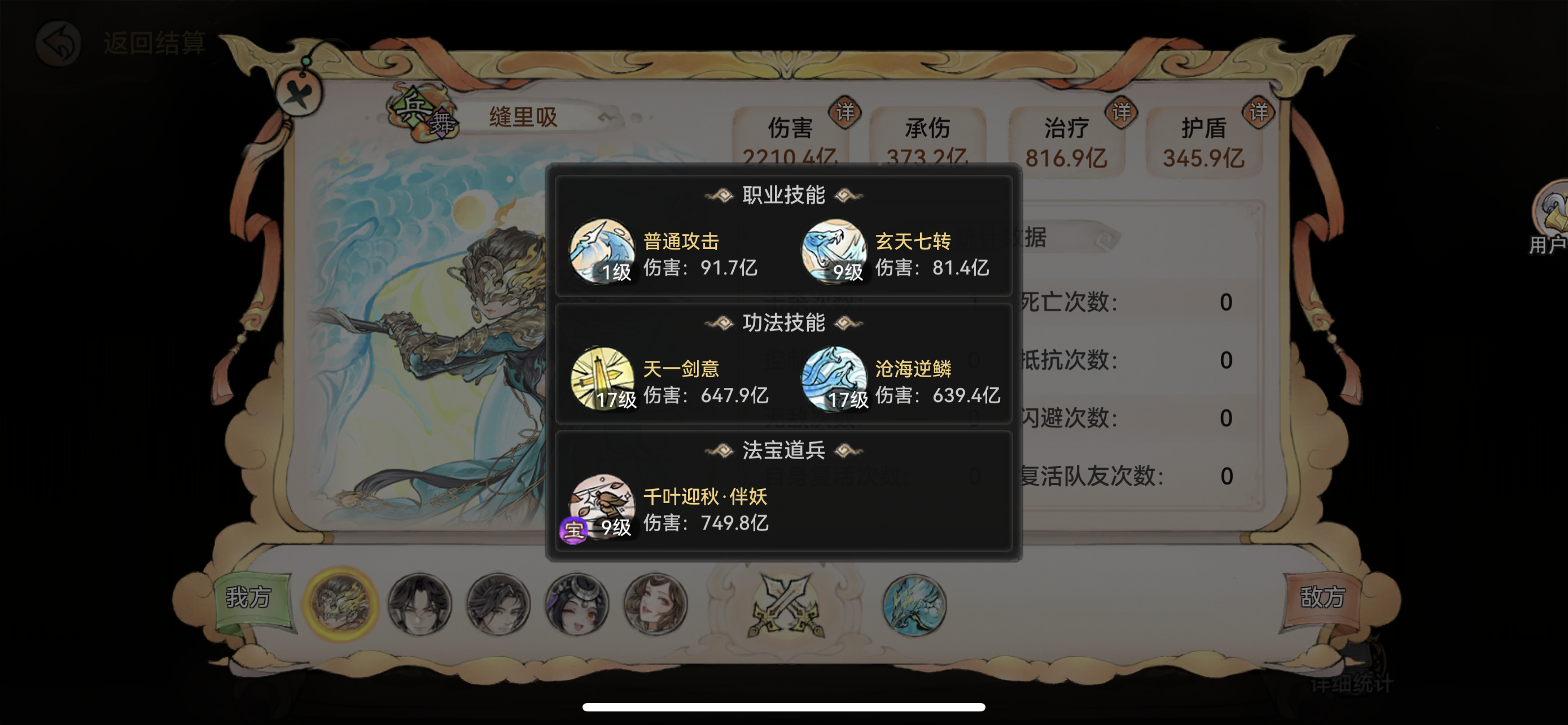
Task: Select the 普通攻击 skill icon
Action: (x=603, y=251)
